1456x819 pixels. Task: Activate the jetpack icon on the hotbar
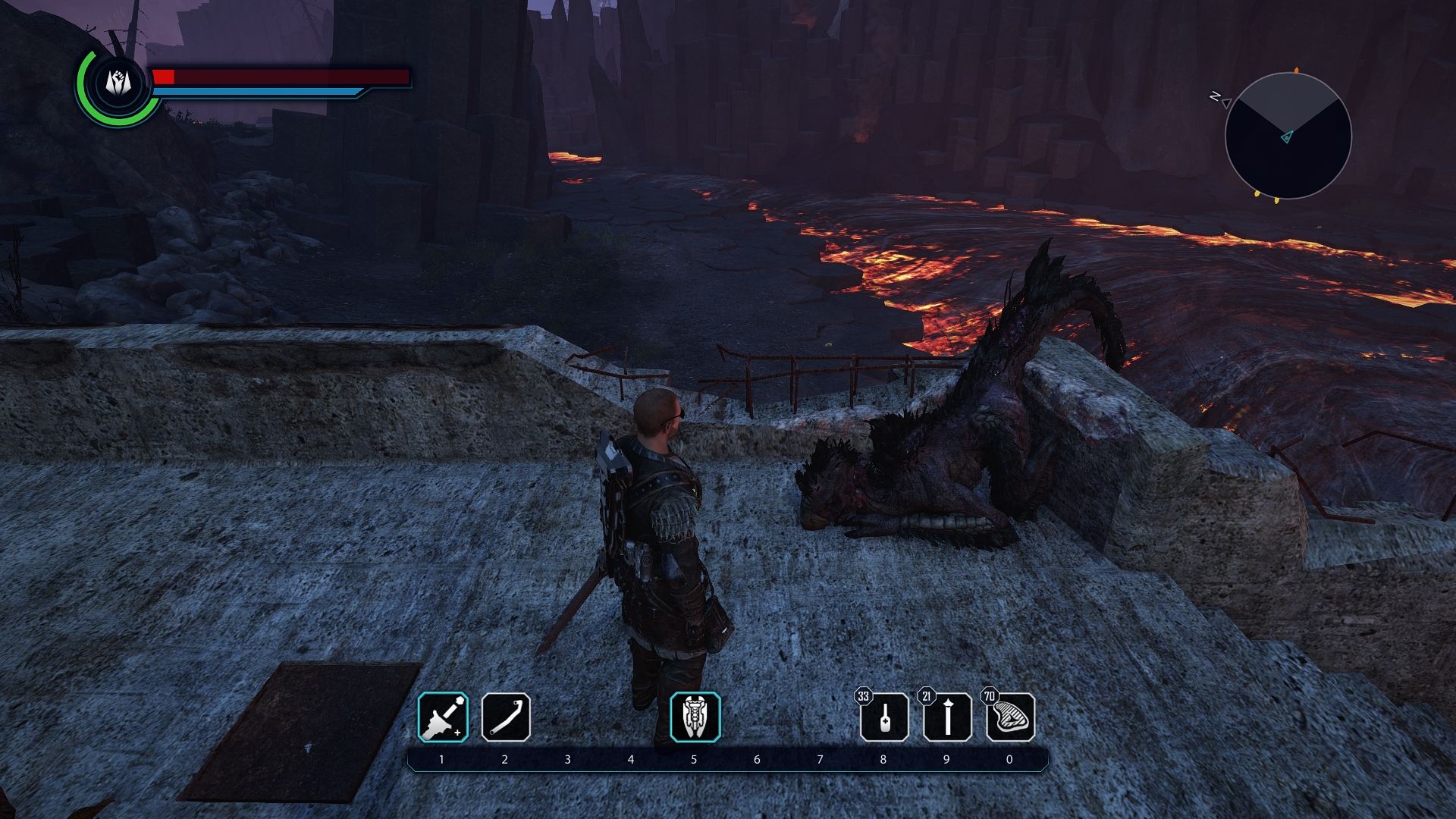(695, 717)
